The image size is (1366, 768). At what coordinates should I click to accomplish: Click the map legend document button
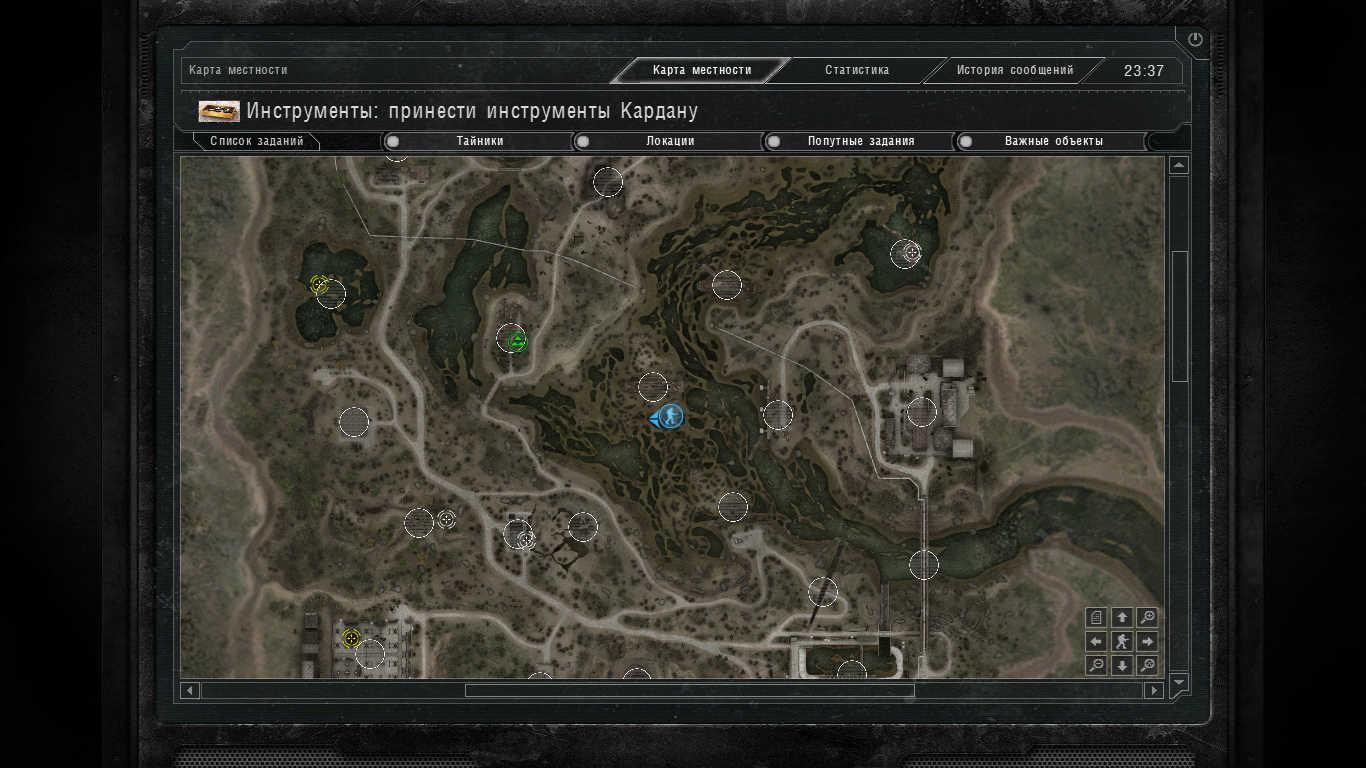1096,618
